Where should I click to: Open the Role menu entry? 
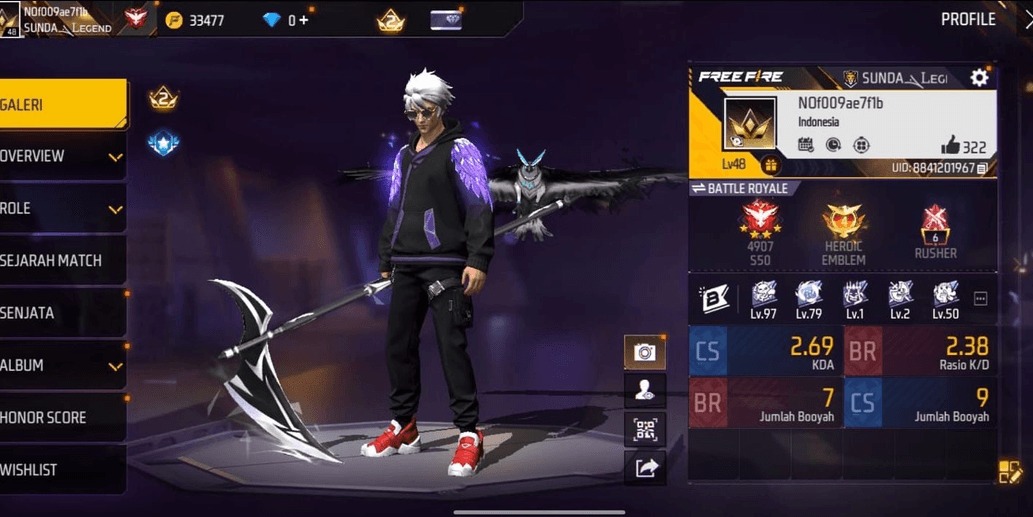coord(62,209)
